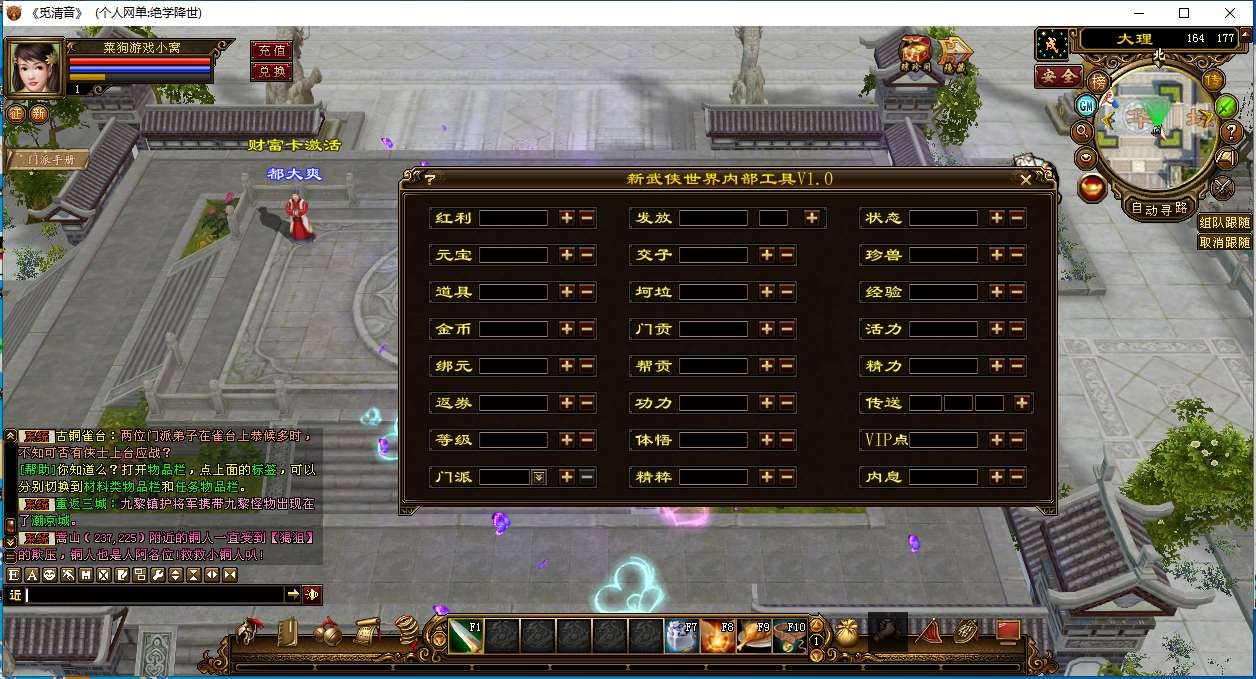Click the 安全 safety button
This screenshot has width=1256, height=679.
[1057, 76]
